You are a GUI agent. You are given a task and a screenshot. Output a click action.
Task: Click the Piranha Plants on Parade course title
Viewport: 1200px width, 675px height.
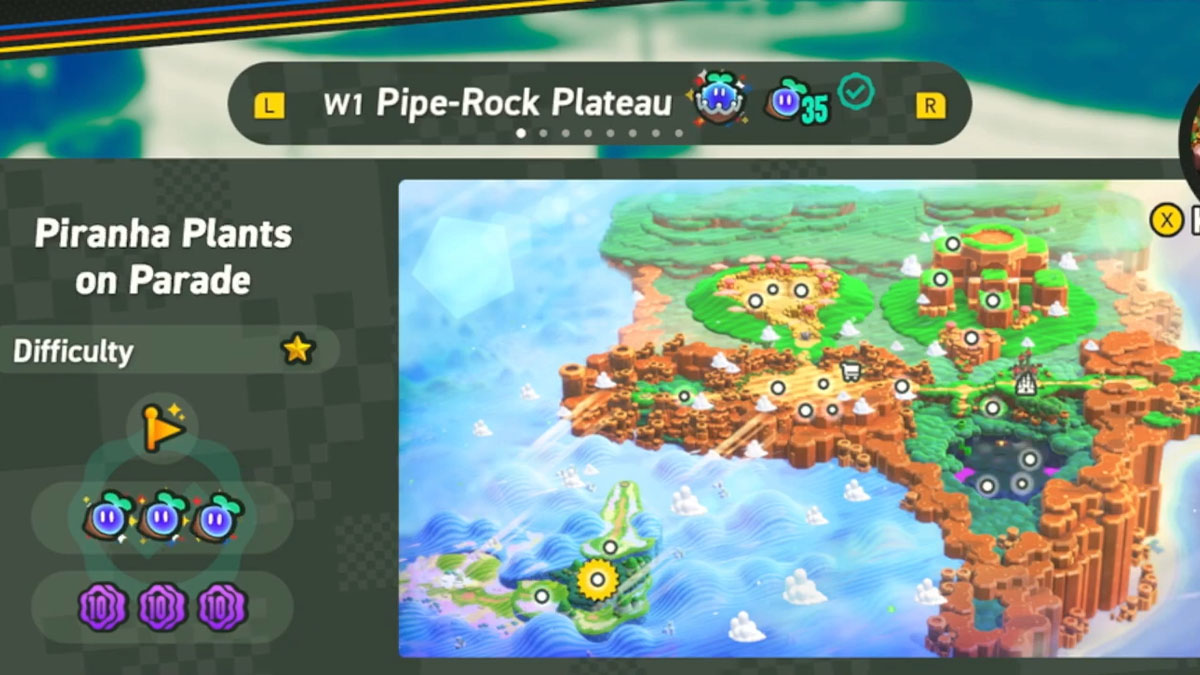[163, 257]
